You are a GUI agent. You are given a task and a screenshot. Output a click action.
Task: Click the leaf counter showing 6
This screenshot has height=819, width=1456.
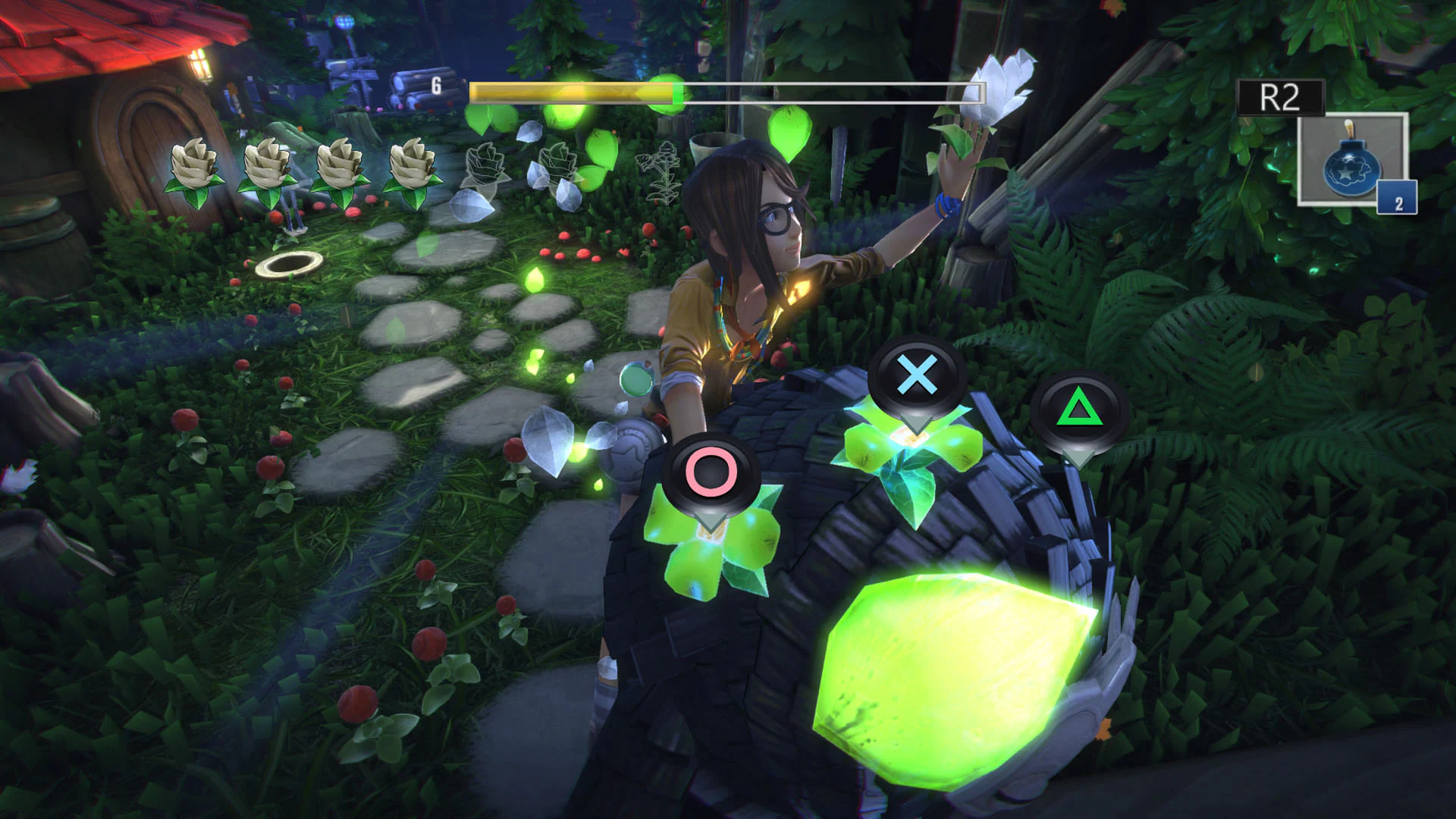pos(437,86)
